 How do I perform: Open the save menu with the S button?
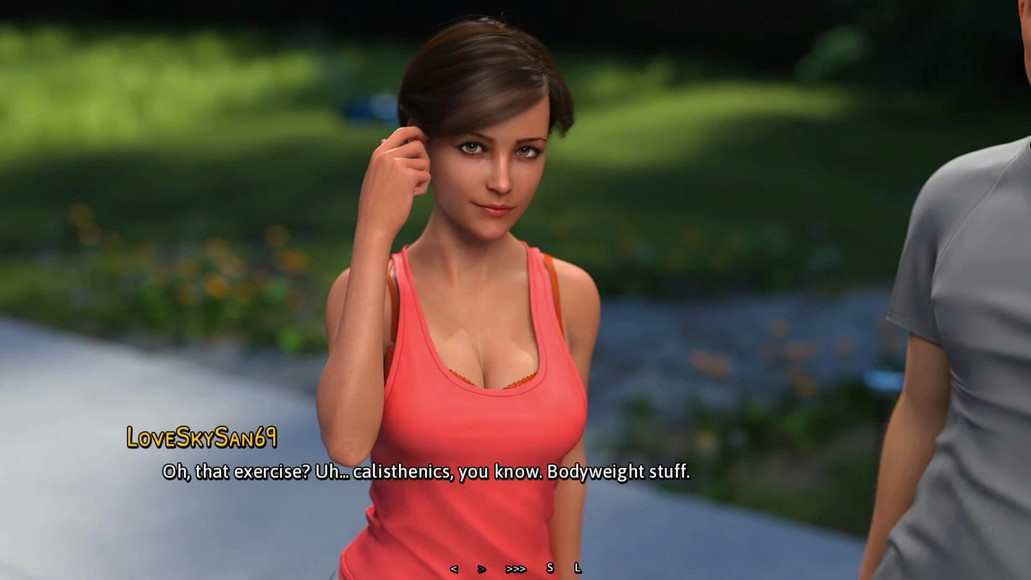[550, 568]
